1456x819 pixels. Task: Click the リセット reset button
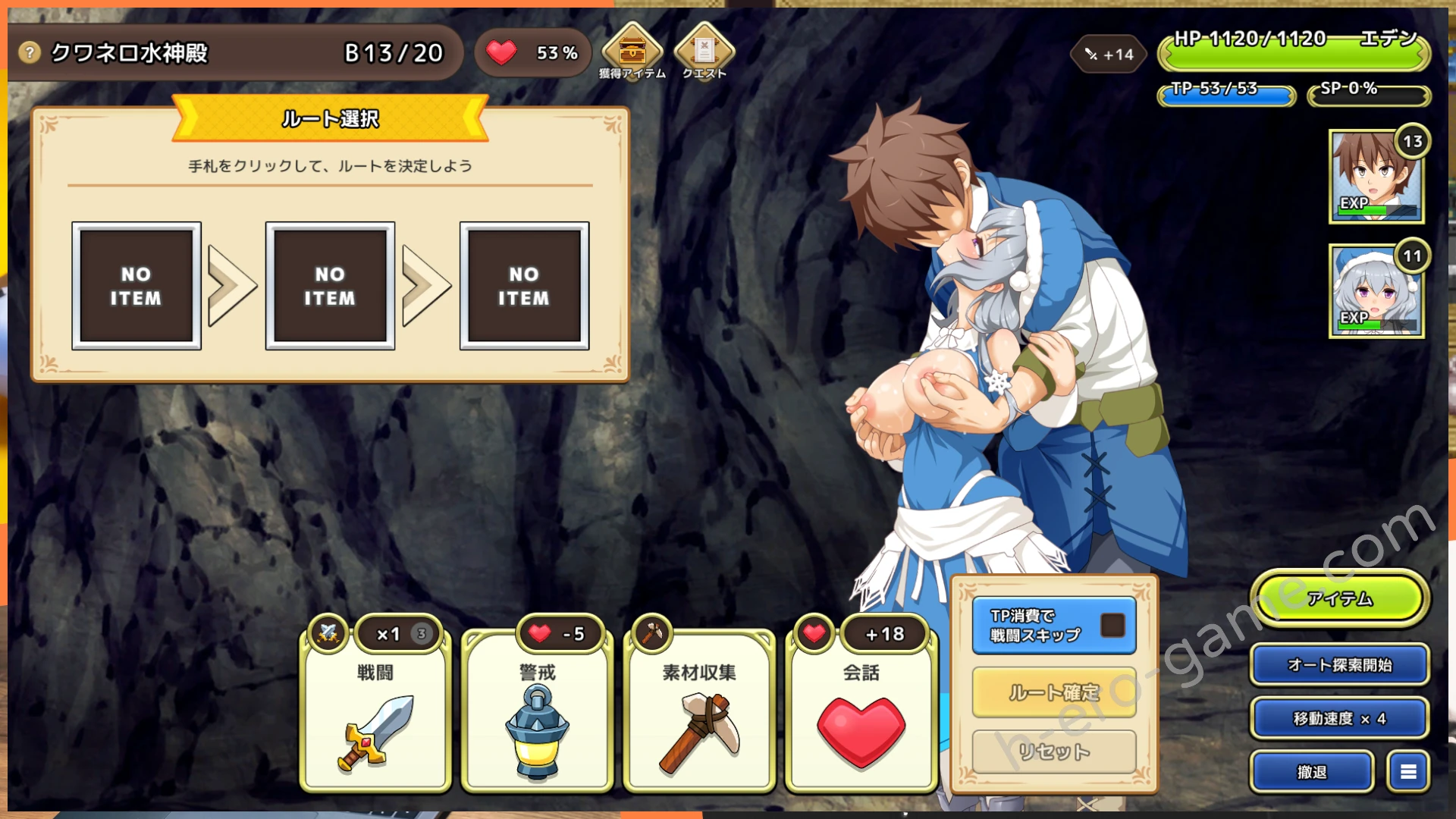coord(1053,752)
